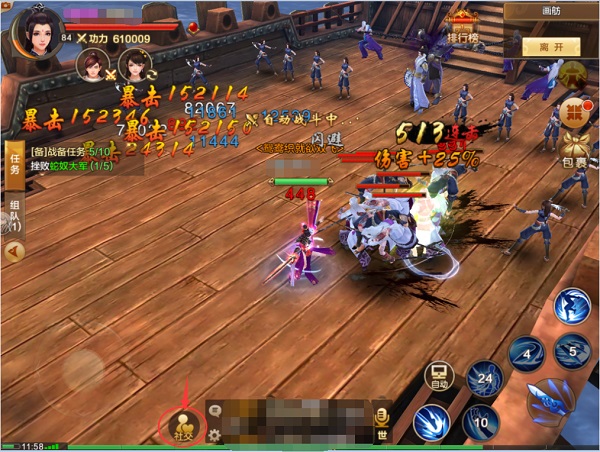
Task: Switch to the 任务 quest tab
Action: point(15,158)
